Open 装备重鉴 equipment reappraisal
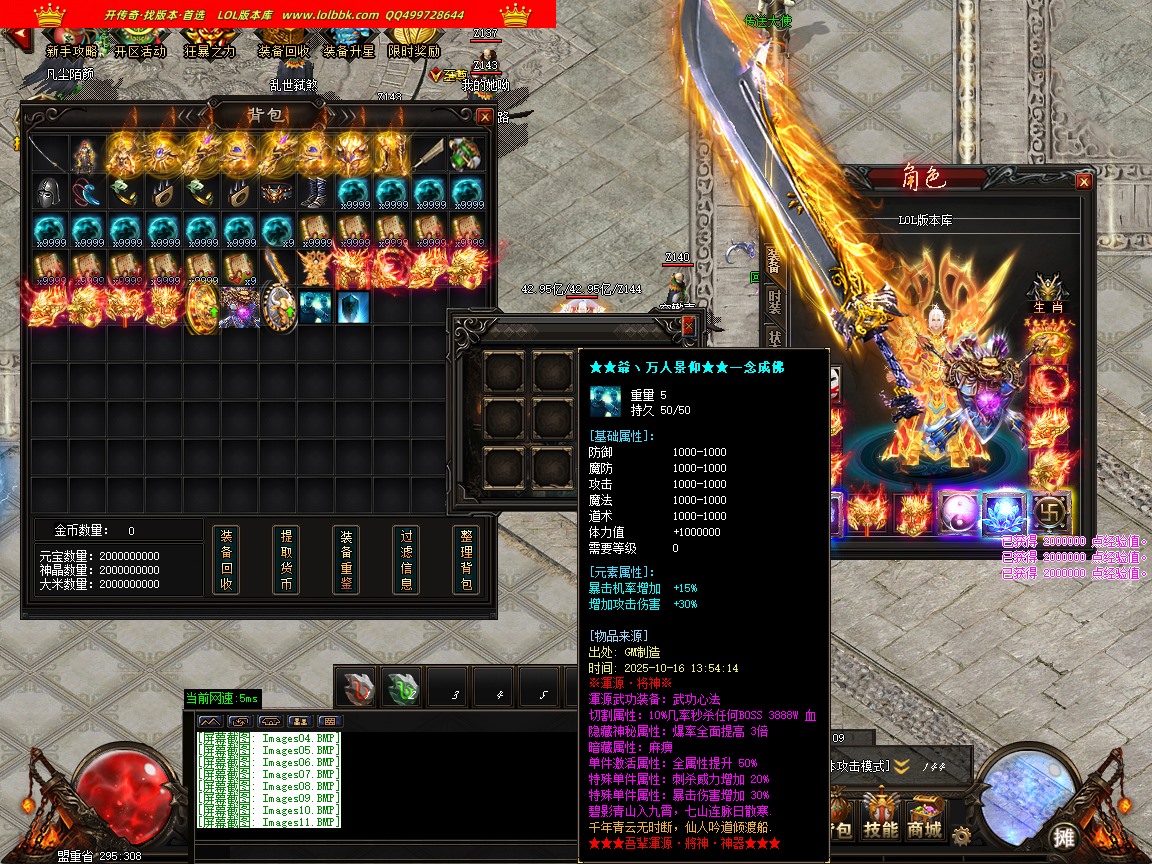 (346, 559)
